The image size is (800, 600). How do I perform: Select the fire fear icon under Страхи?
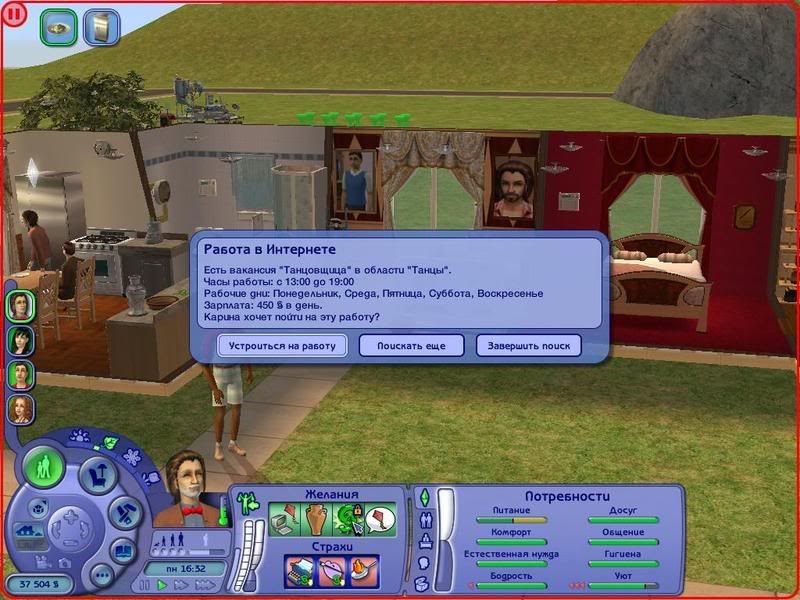364,571
